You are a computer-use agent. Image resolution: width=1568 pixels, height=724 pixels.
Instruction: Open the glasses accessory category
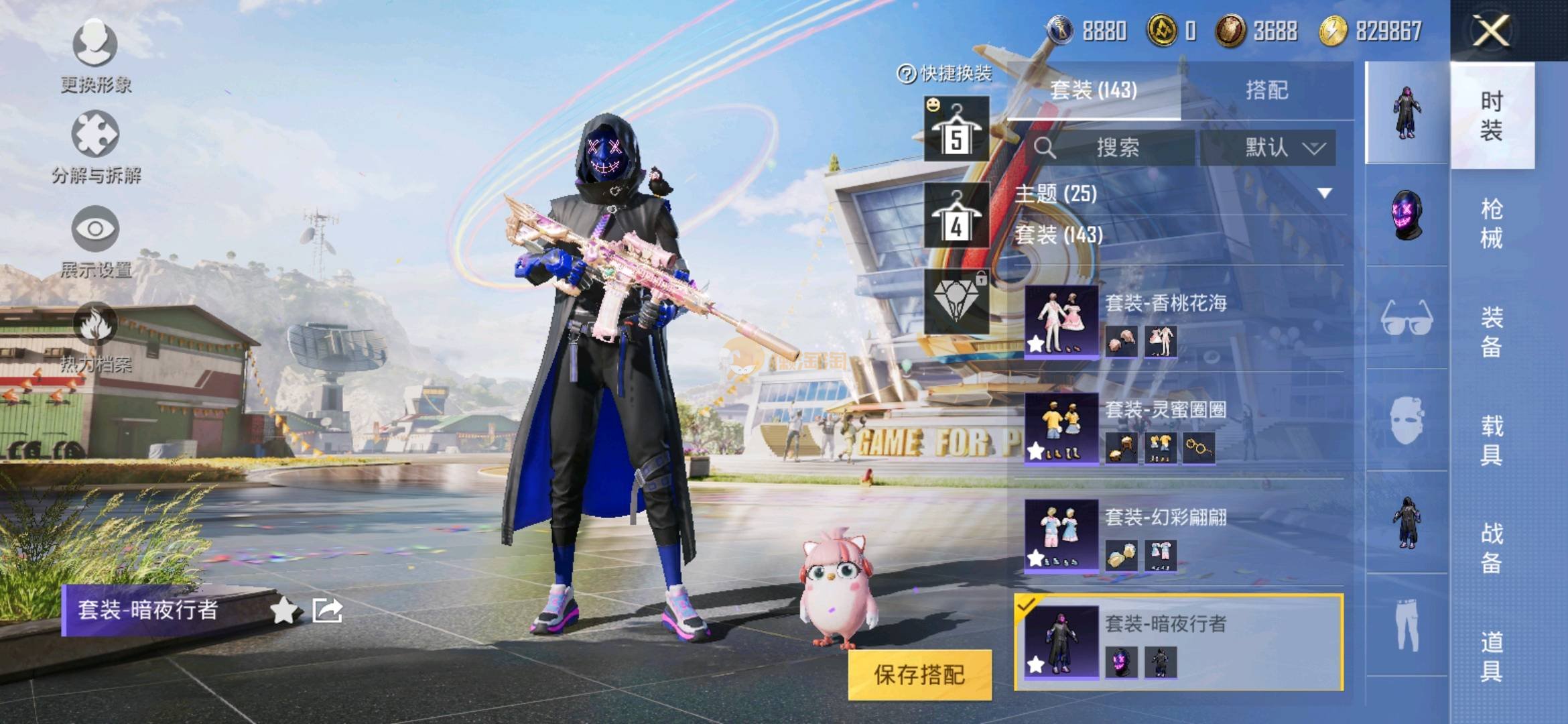[x=1407, y=318]
